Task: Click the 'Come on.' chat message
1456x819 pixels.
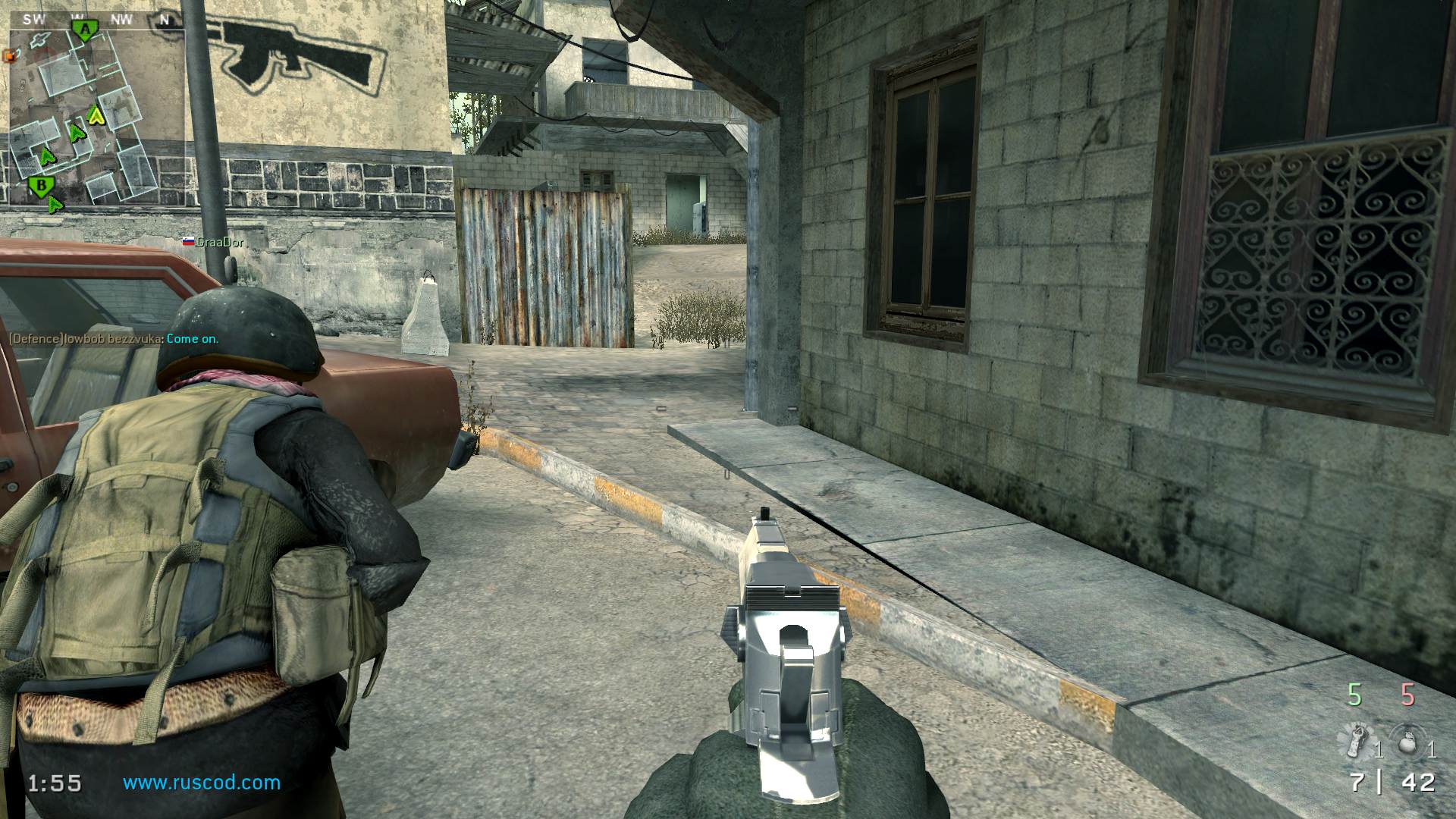Action: pos(193,338)
